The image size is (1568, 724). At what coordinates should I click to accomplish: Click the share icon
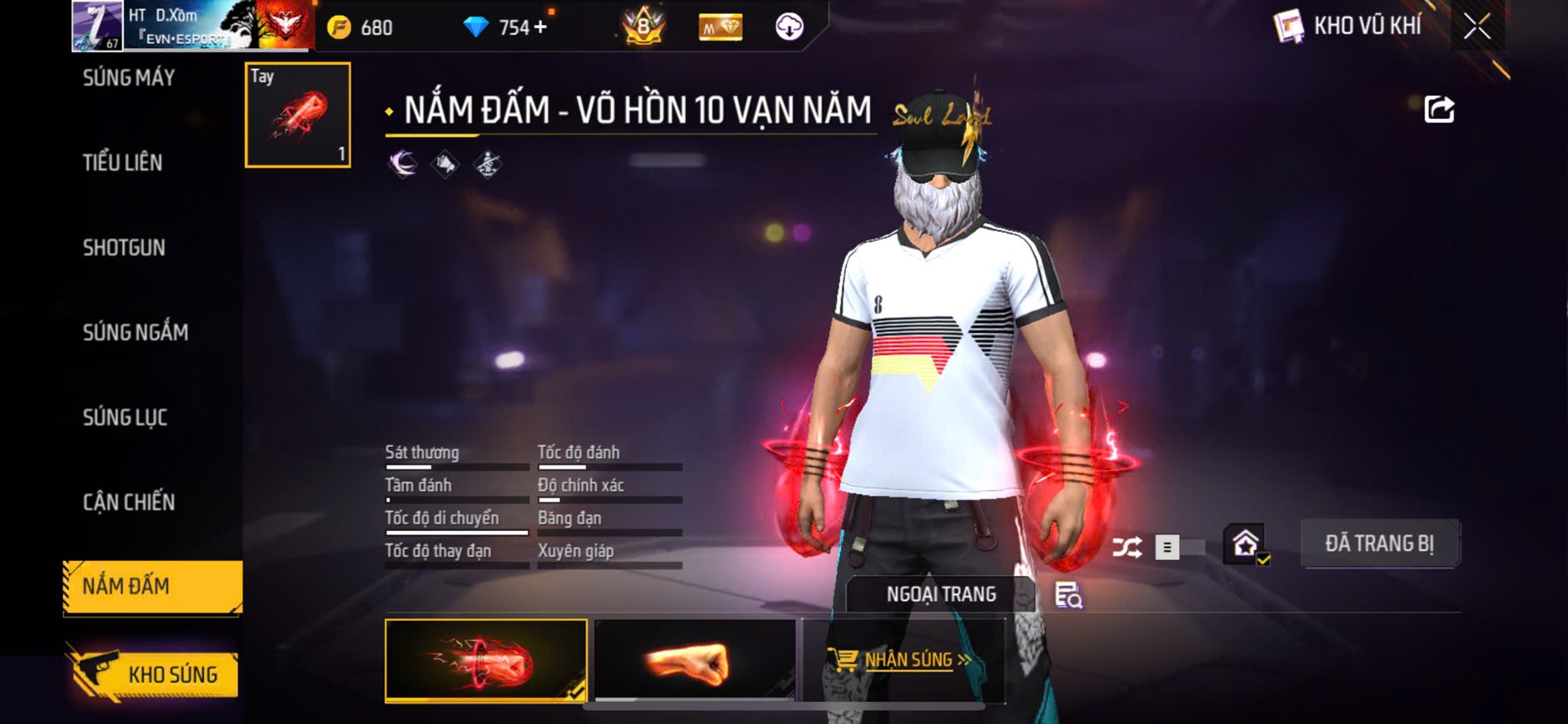(x=1439, y=110)
